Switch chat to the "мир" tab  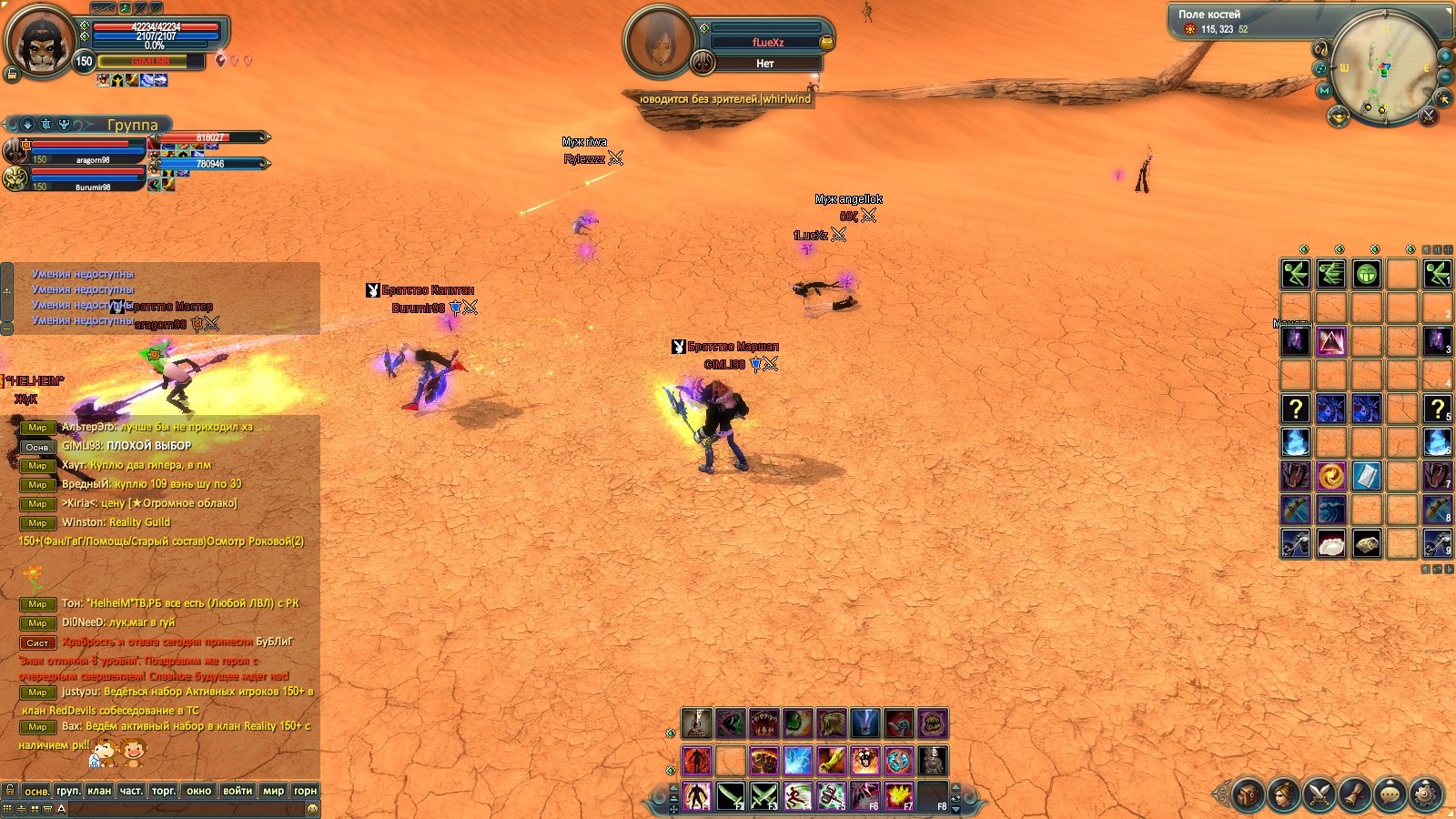click(273, 791)
